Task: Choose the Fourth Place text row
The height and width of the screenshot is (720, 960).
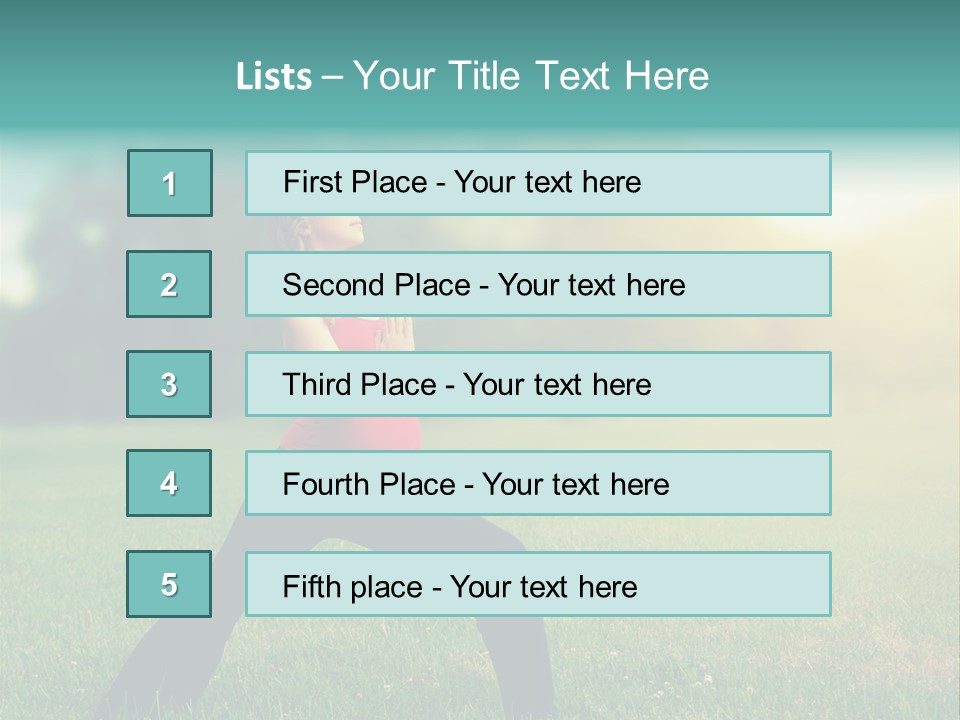Action: (538, 483)
